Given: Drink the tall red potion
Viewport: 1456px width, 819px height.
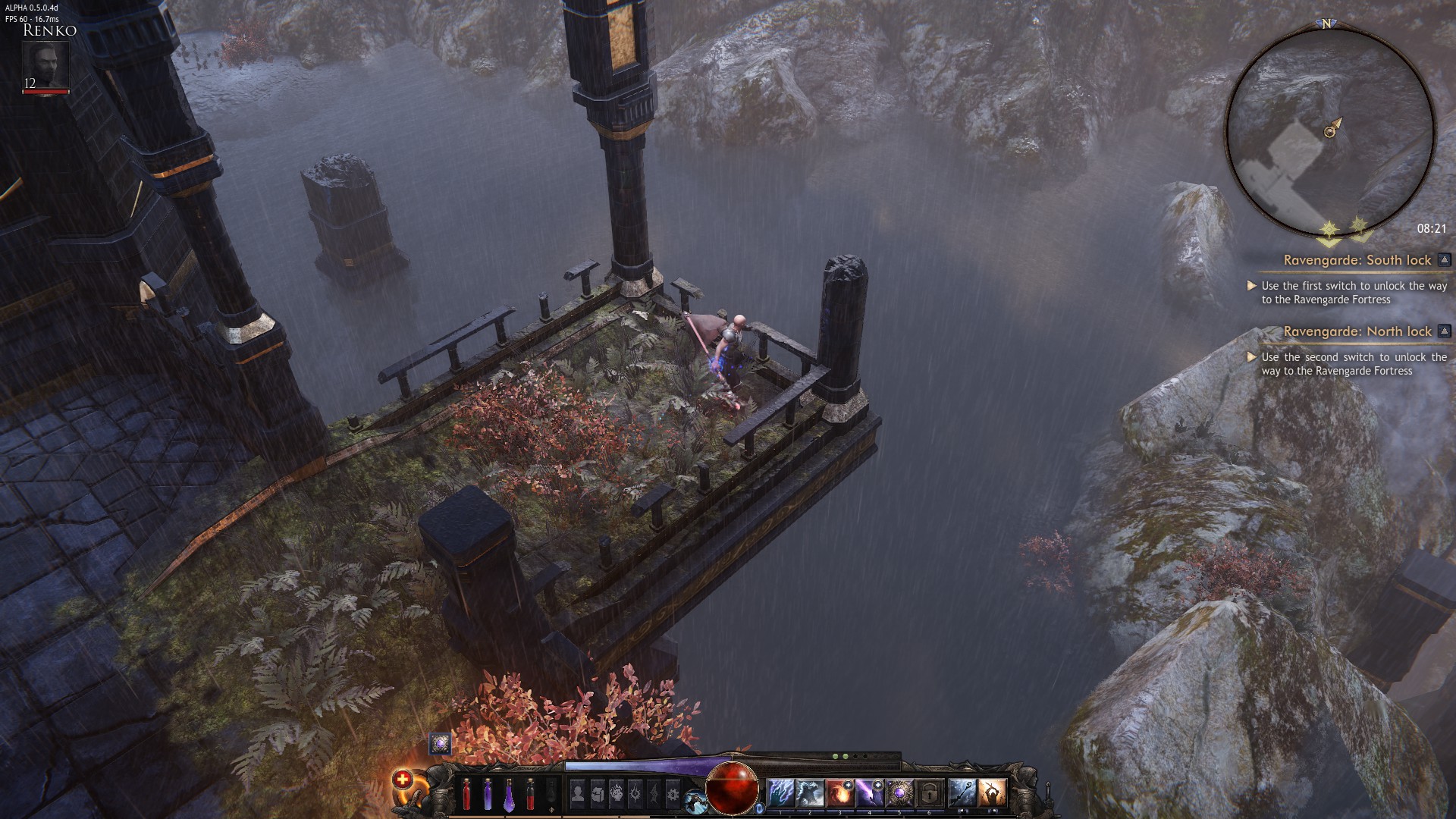Looking at the screenshot, I should point(466,795).
